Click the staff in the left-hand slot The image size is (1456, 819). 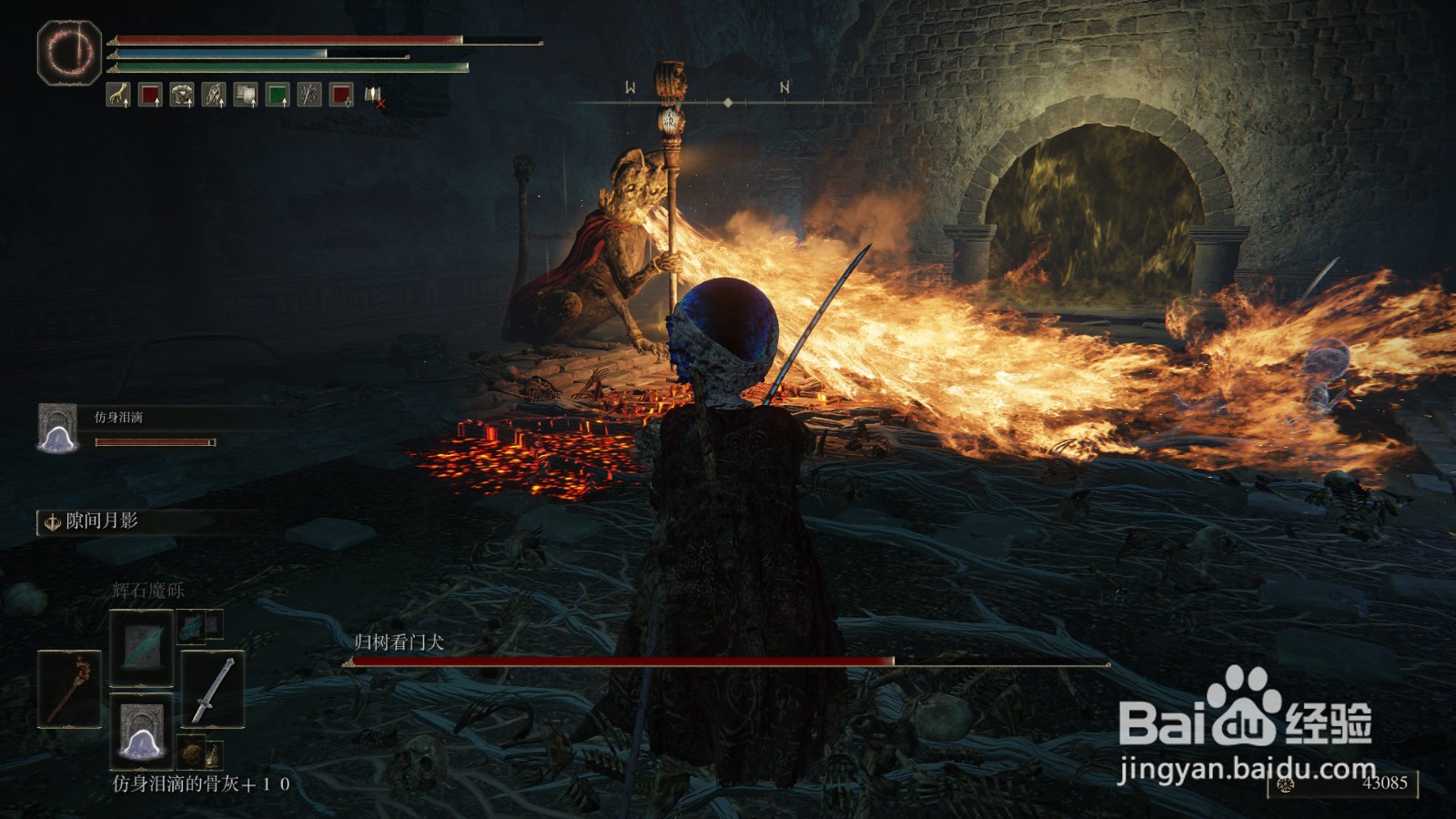pyautogui.click(x=69, y=689)
